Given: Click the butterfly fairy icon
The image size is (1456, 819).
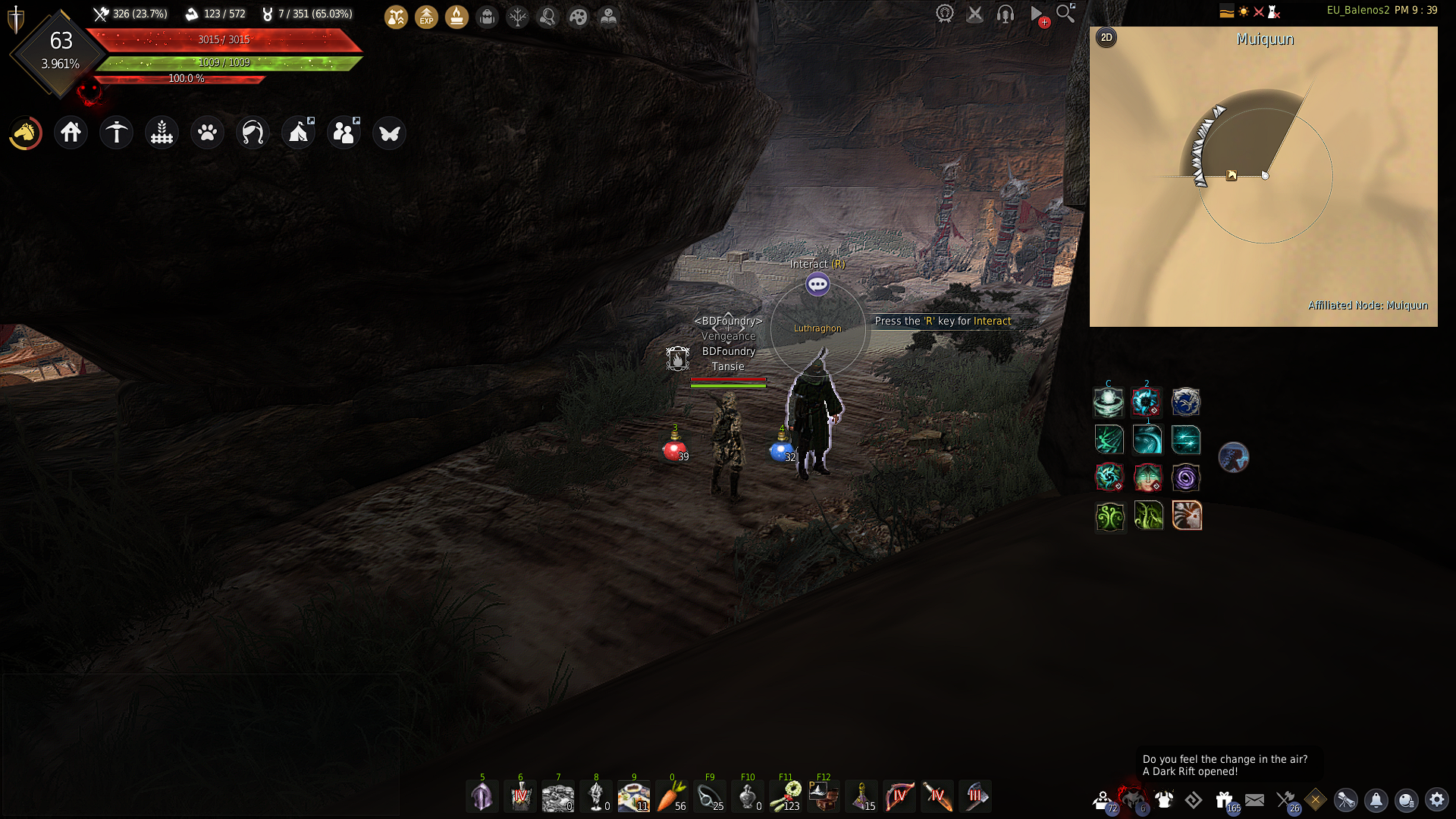Looking at the screenshot, I should [x=389, y=133].
